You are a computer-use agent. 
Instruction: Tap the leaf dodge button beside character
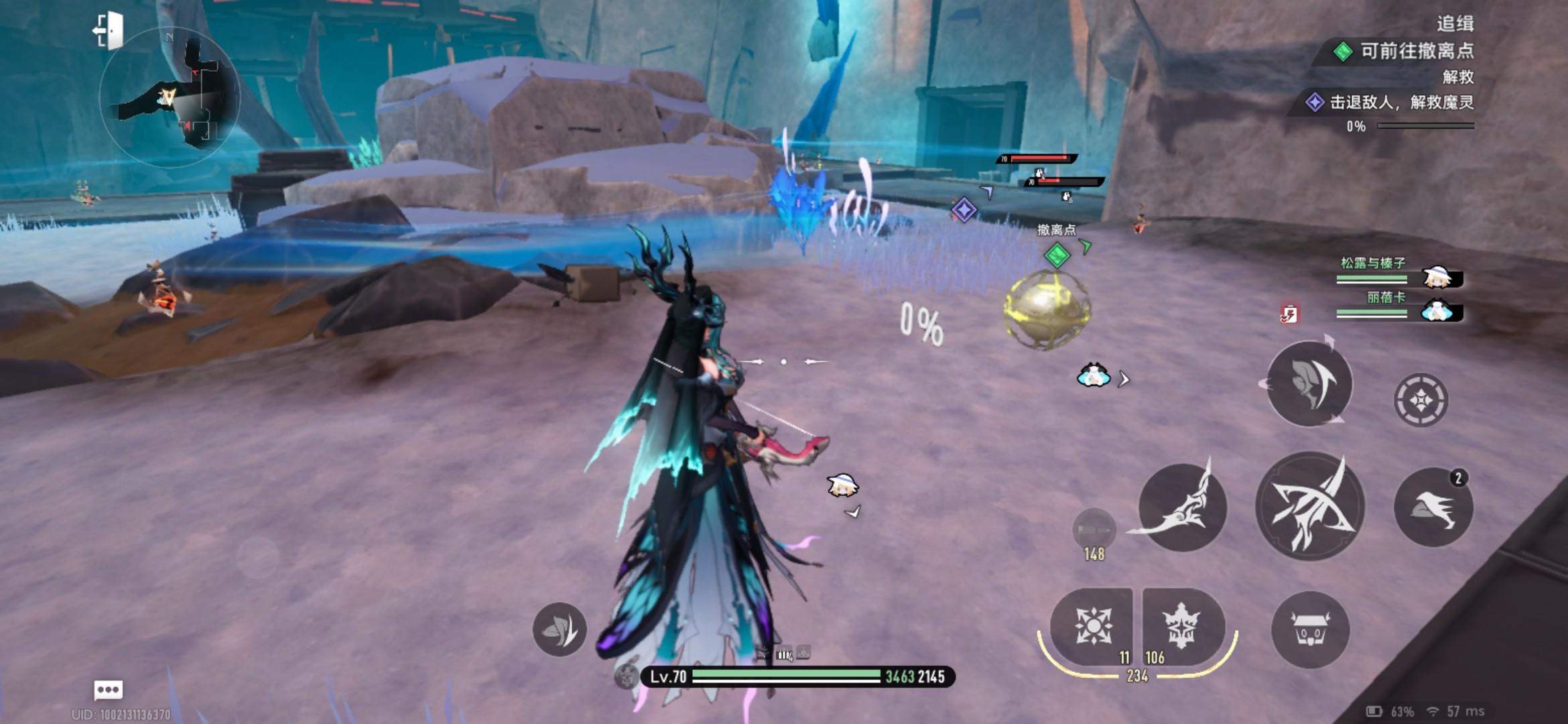(560, 629)
